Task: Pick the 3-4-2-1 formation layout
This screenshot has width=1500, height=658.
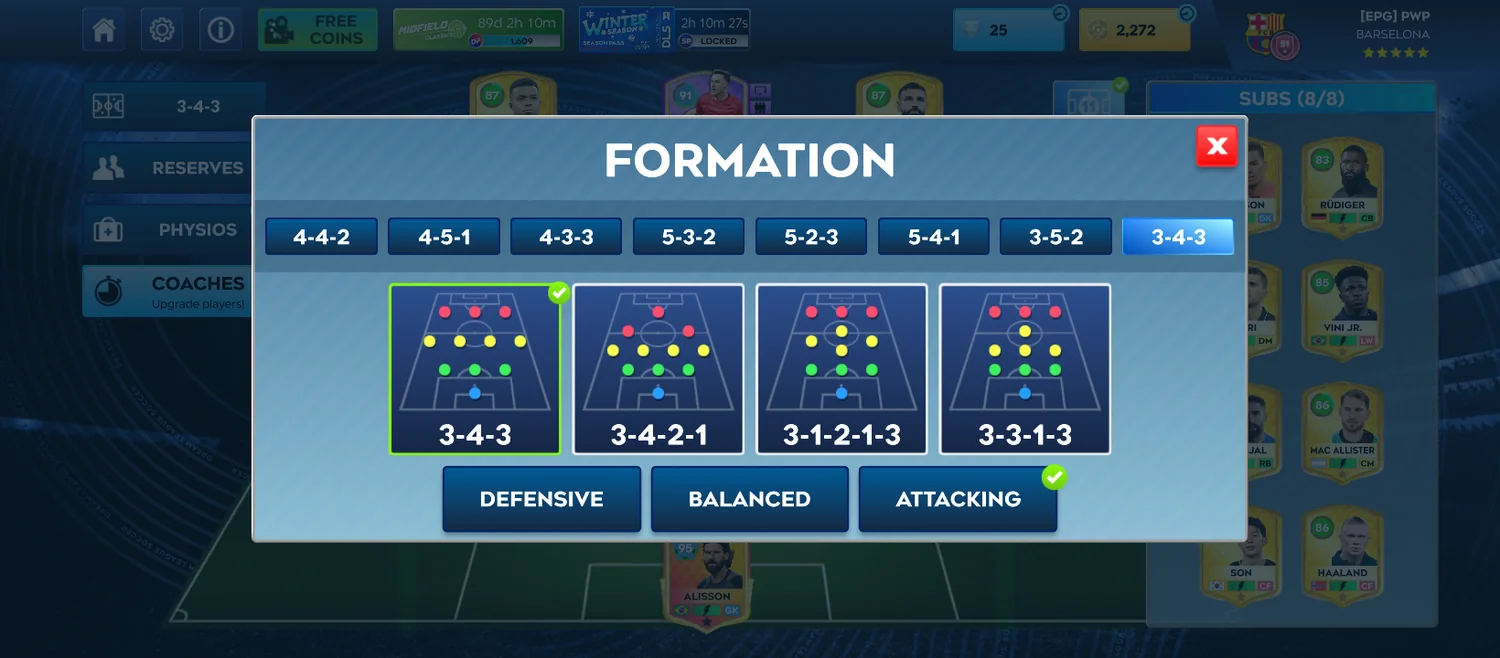Action: [x=658, y=369]
